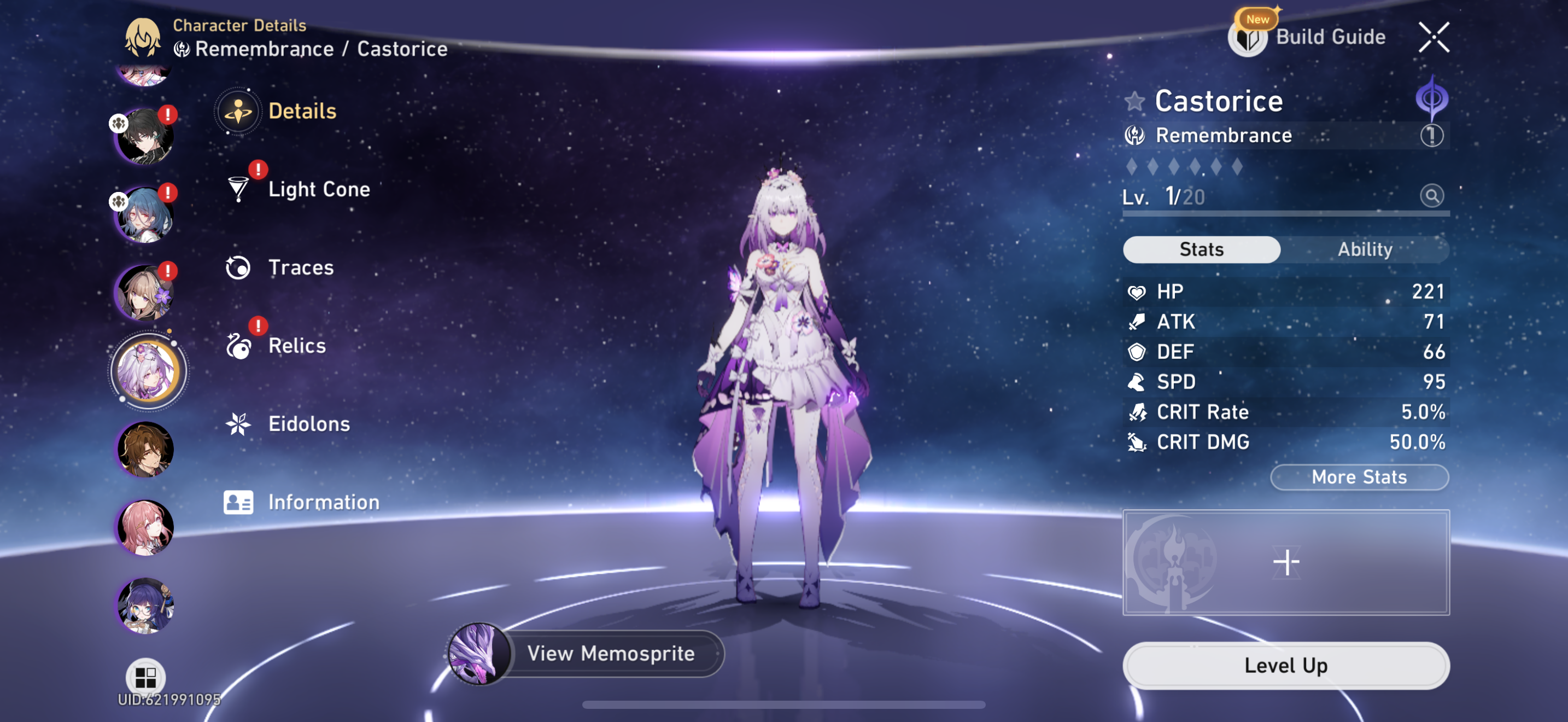The height and width of the screenshot is (722, 1568).
Task: Add a Light Cone in the empty slot
Action: pyautogui.click(x=1285, y=562)
